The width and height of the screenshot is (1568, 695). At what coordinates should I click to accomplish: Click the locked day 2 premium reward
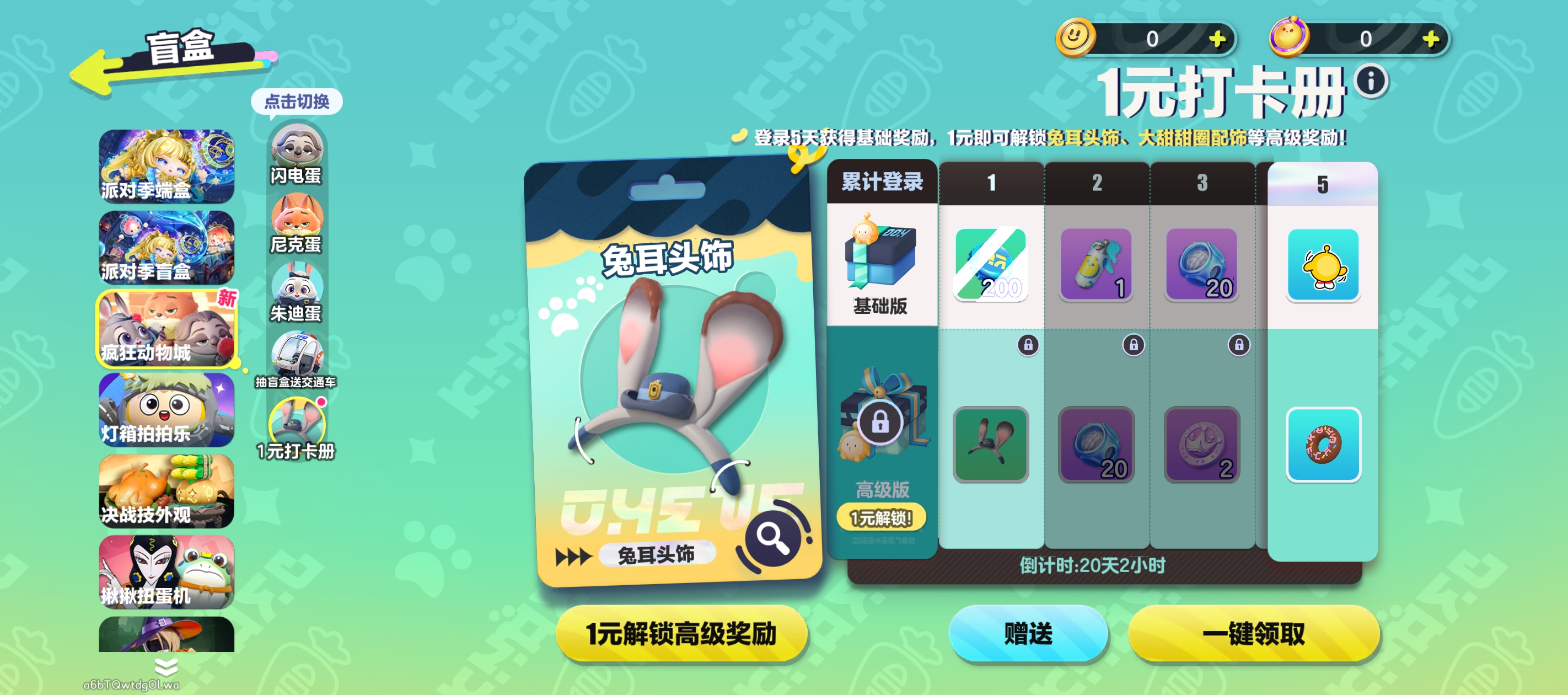(x=1096, y=445)
